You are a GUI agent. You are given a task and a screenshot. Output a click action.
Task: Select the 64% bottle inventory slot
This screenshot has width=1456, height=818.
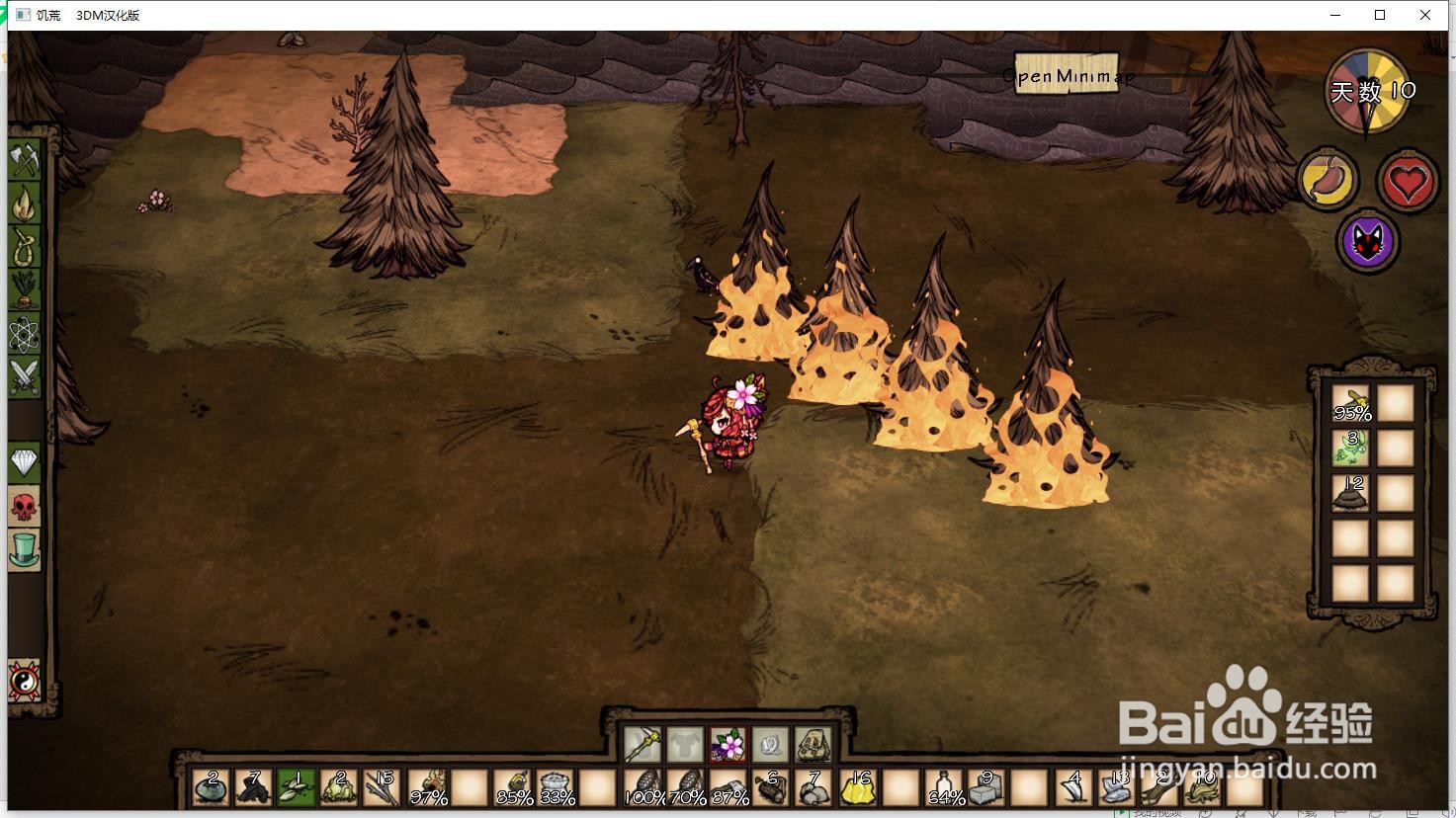click(943, 789)
